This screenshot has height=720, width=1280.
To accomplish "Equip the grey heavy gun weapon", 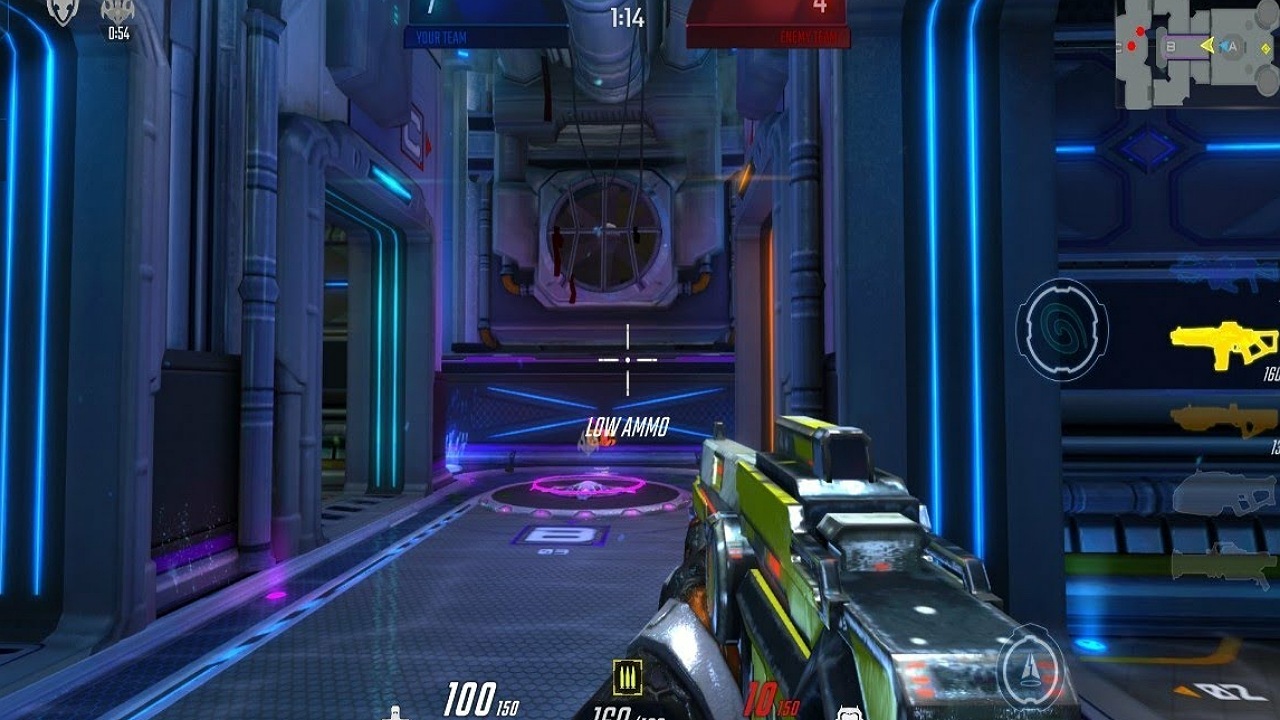I will [1224, 493].
